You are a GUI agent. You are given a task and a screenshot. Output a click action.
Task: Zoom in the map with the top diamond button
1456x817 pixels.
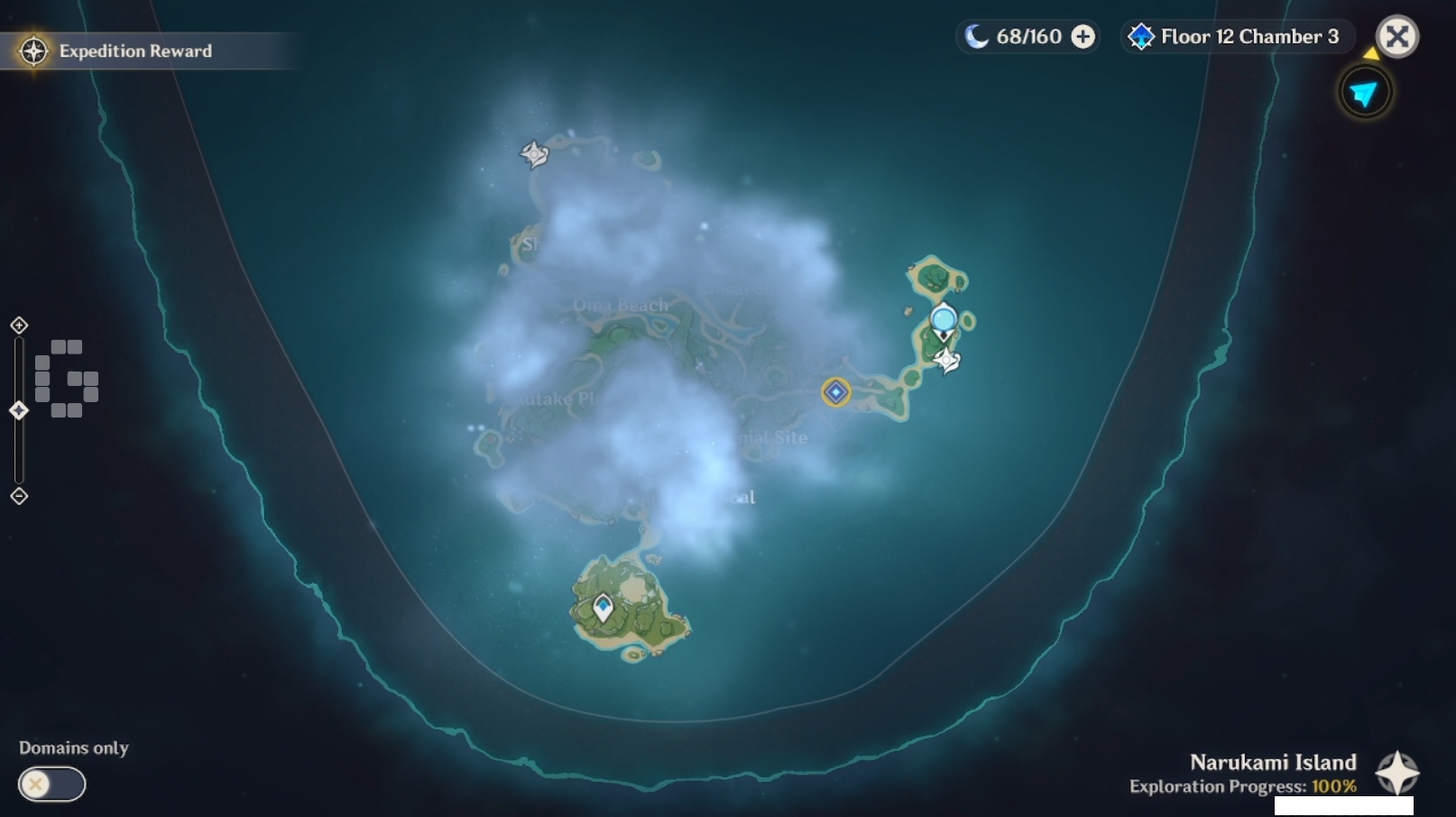click(19, 326)
